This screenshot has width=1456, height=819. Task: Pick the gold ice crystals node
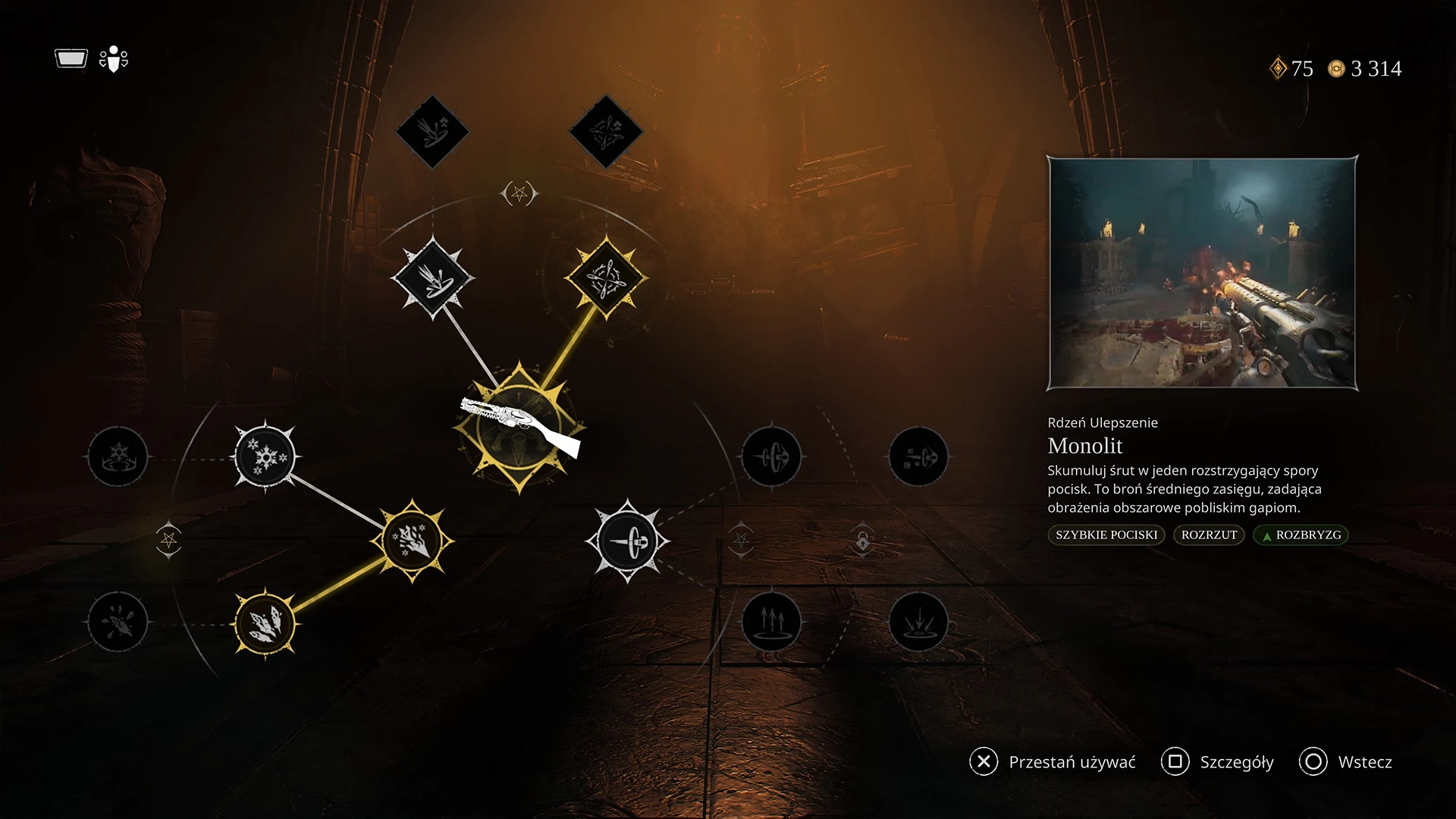click(265, 623)
